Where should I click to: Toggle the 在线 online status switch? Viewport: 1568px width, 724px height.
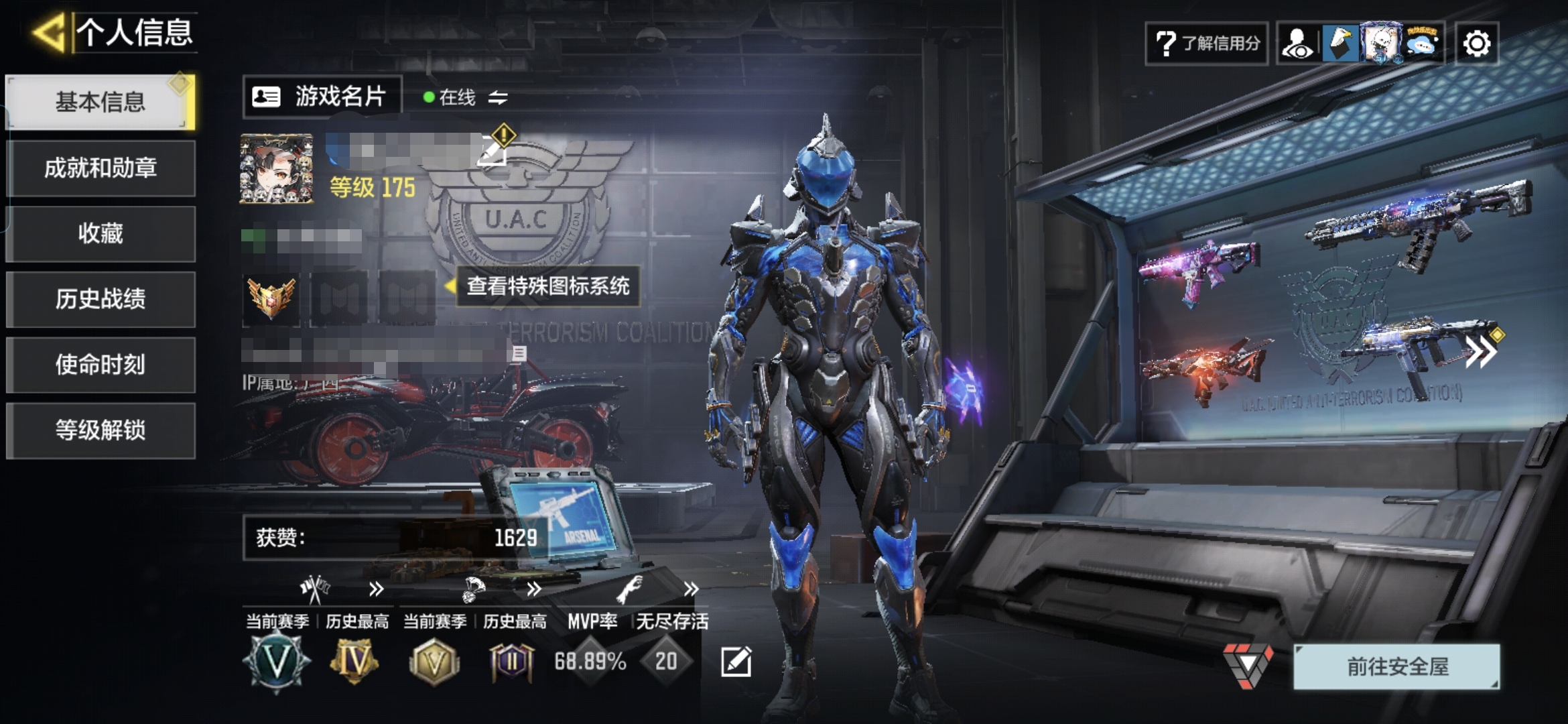[x=497, y=98]
